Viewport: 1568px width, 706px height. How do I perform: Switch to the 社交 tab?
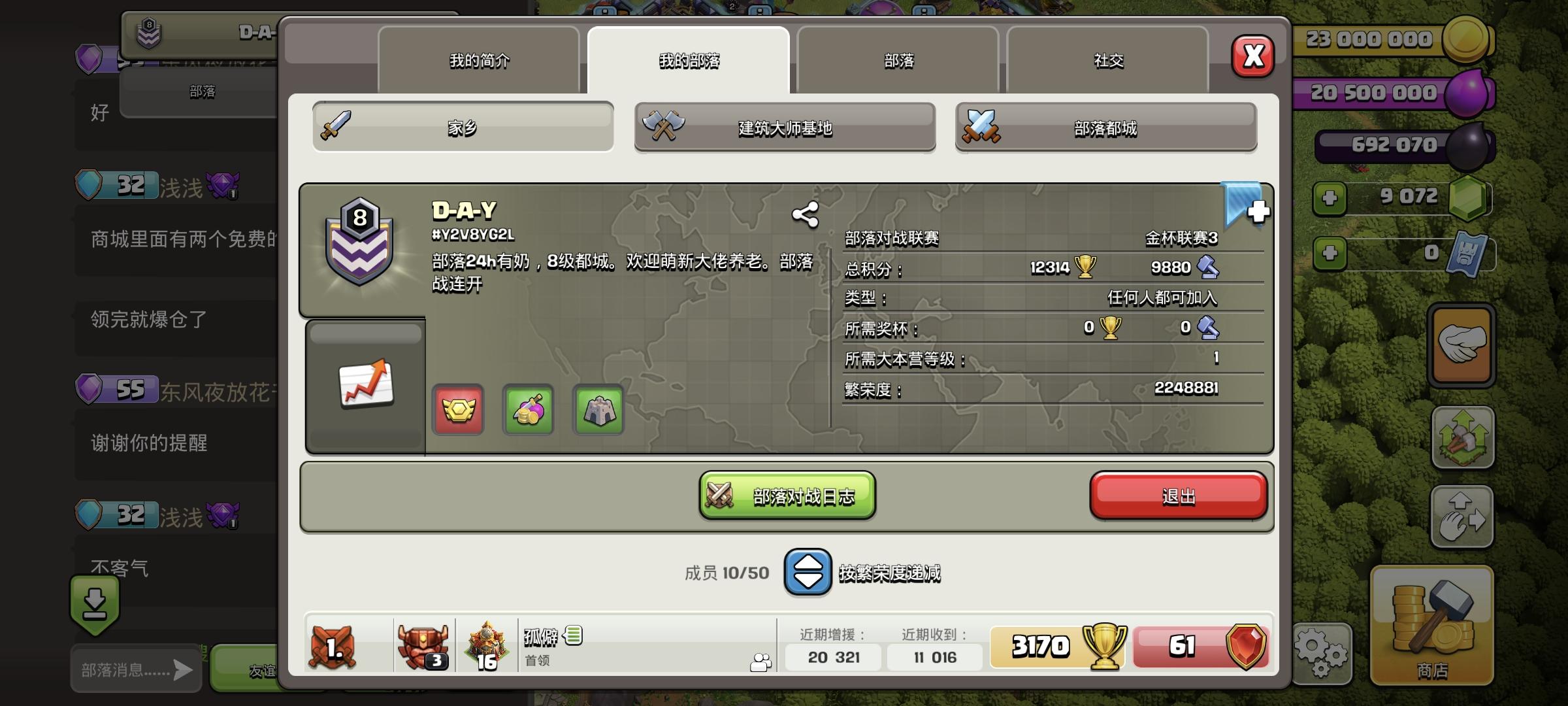coord(1108,61)
